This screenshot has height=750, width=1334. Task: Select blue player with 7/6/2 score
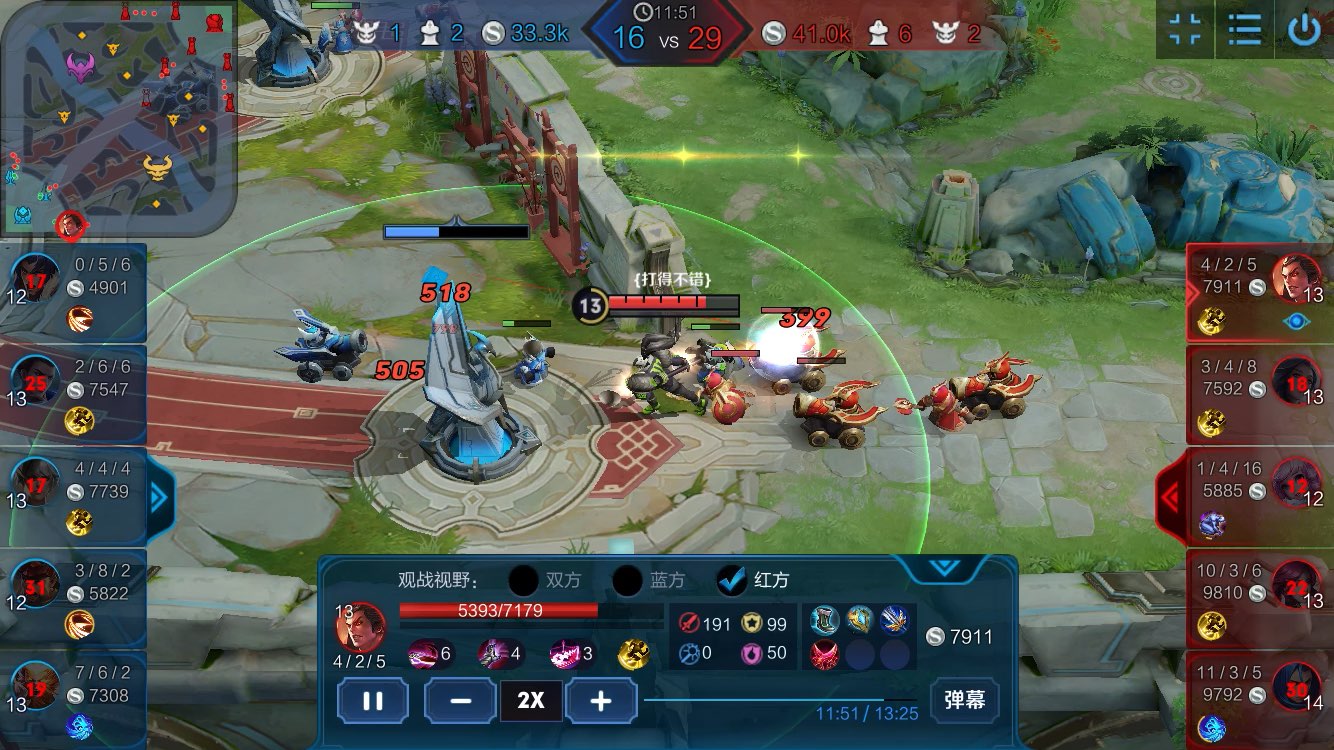click(74, 700)
